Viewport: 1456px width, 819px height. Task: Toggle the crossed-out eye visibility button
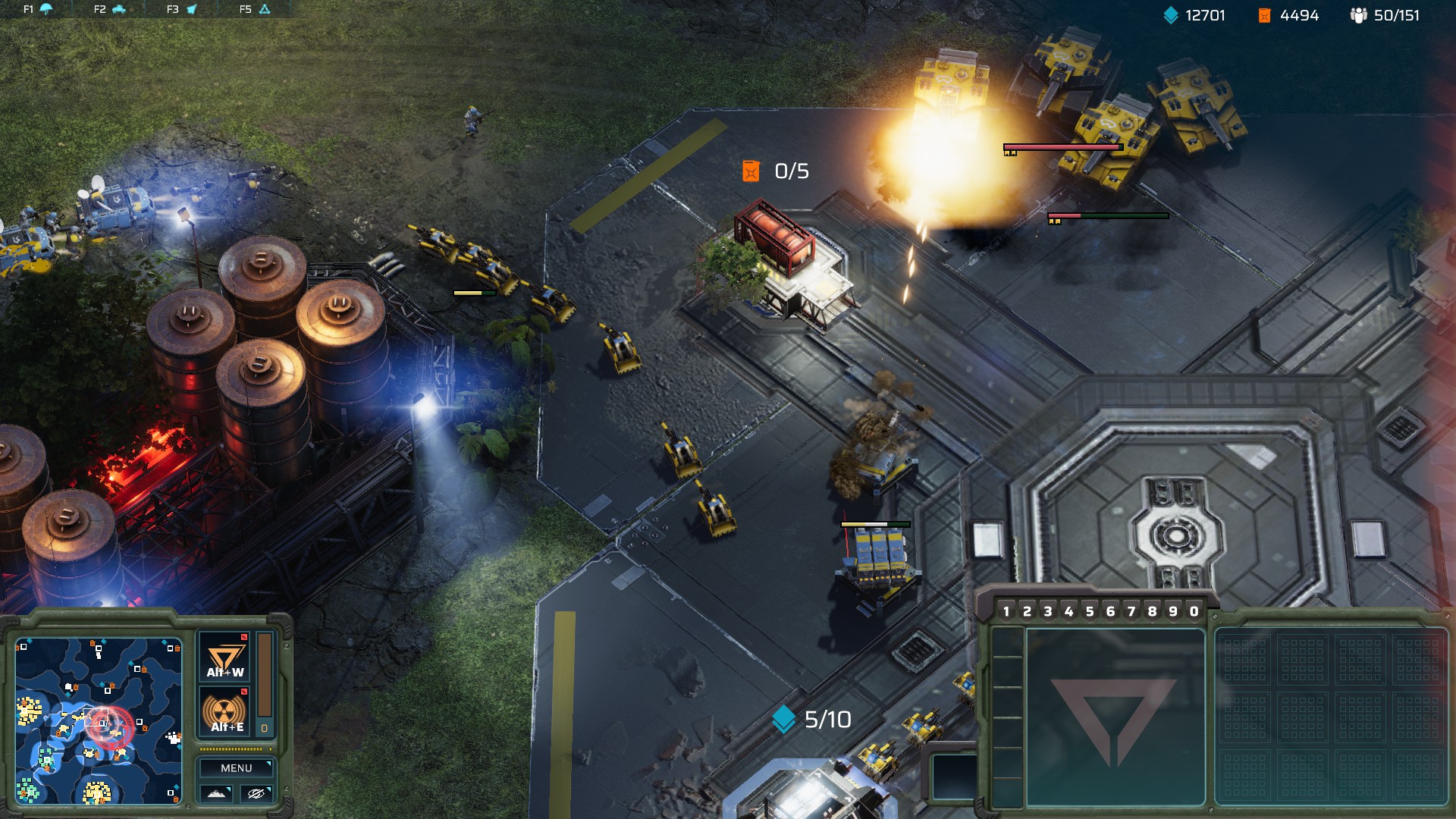pos(256,793)
